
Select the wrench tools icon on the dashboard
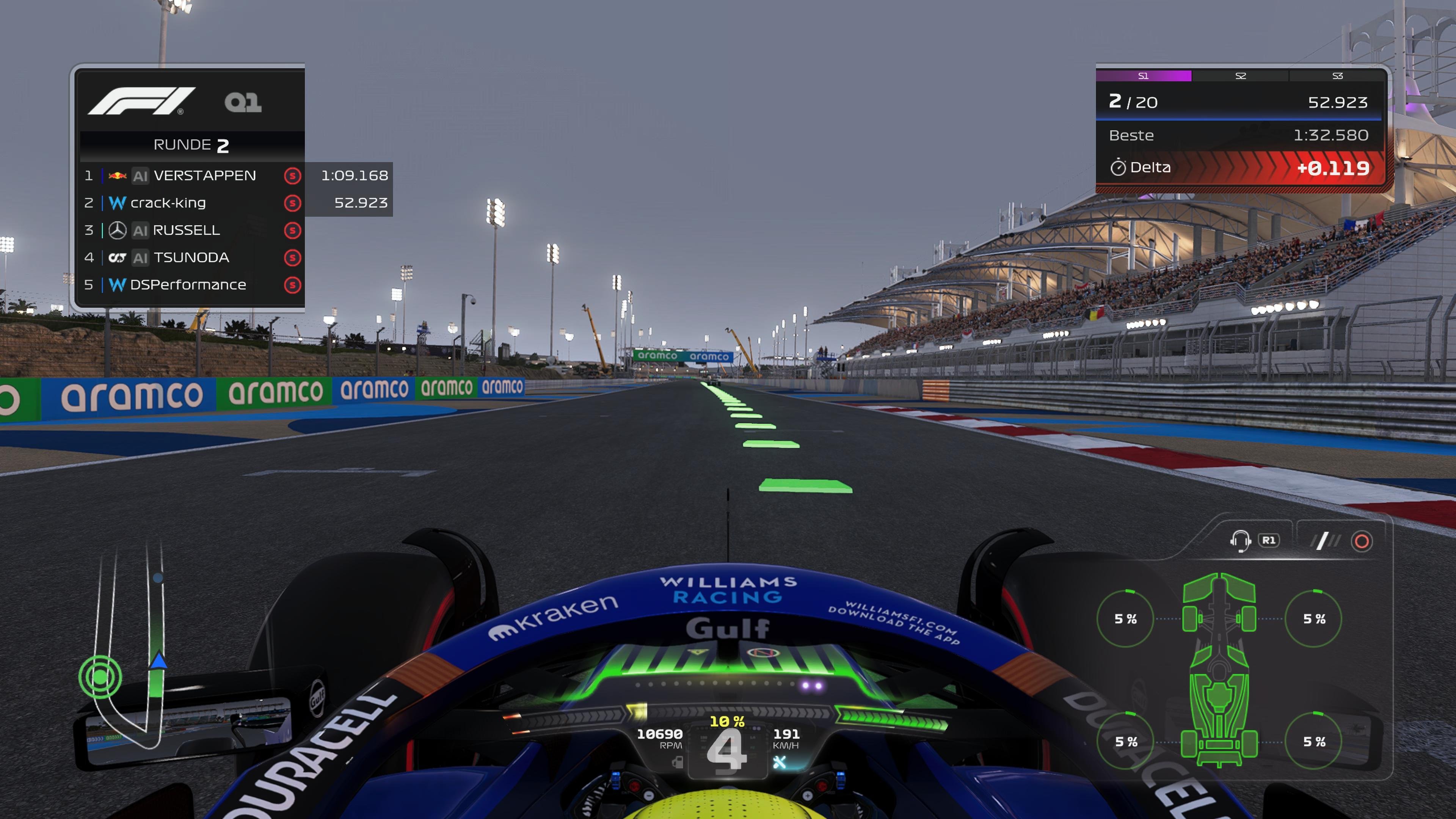[780, 762]
